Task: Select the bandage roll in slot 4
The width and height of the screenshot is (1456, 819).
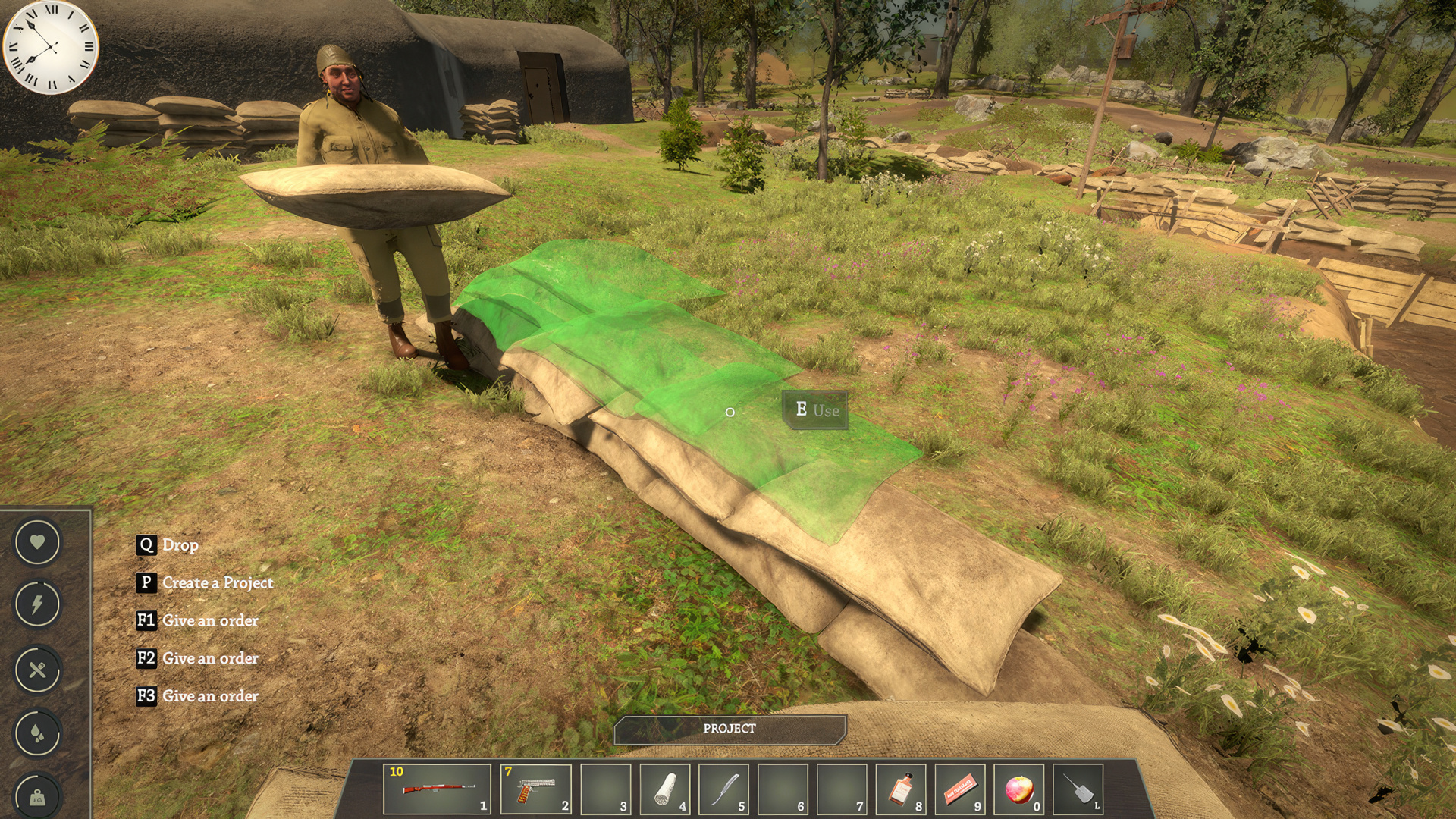Action: (664, 789)
